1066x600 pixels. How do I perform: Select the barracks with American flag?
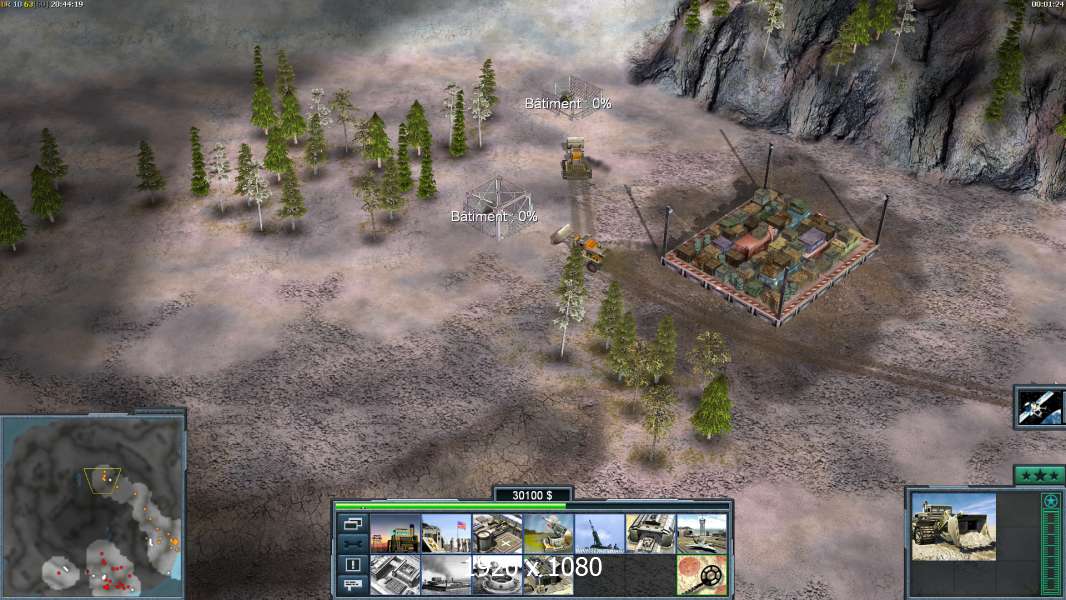[446, 533]
